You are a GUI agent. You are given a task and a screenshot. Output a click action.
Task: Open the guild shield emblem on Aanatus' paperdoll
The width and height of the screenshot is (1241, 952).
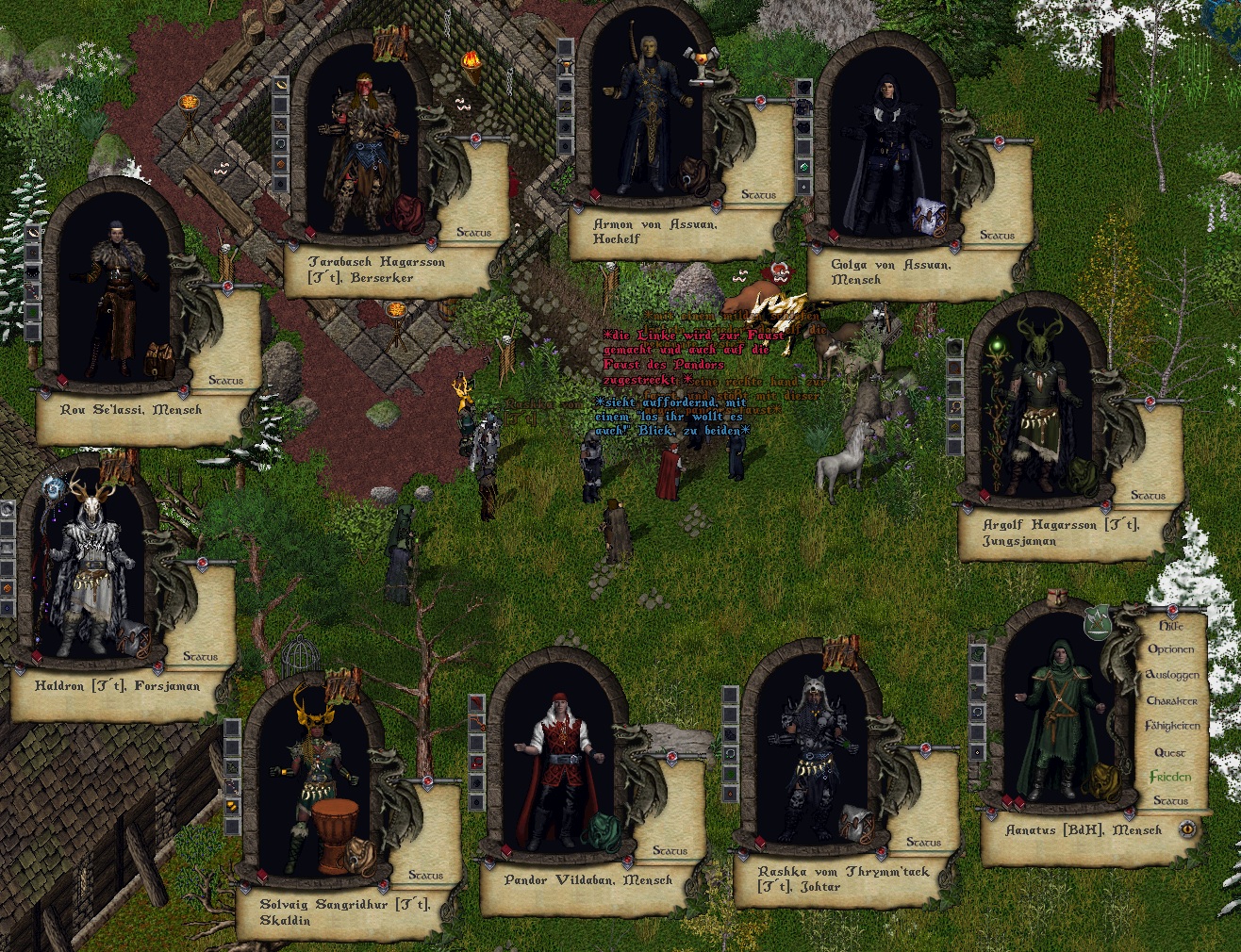pos(1097,622)
